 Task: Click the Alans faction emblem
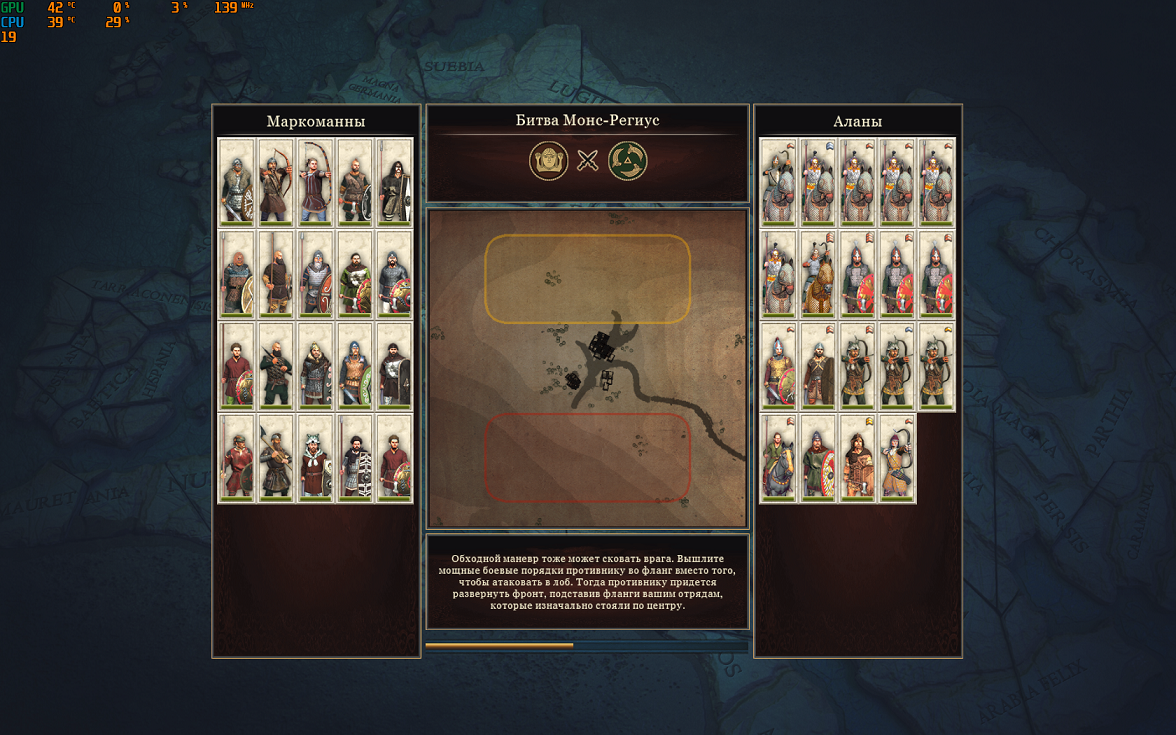[x=628, y=160]
